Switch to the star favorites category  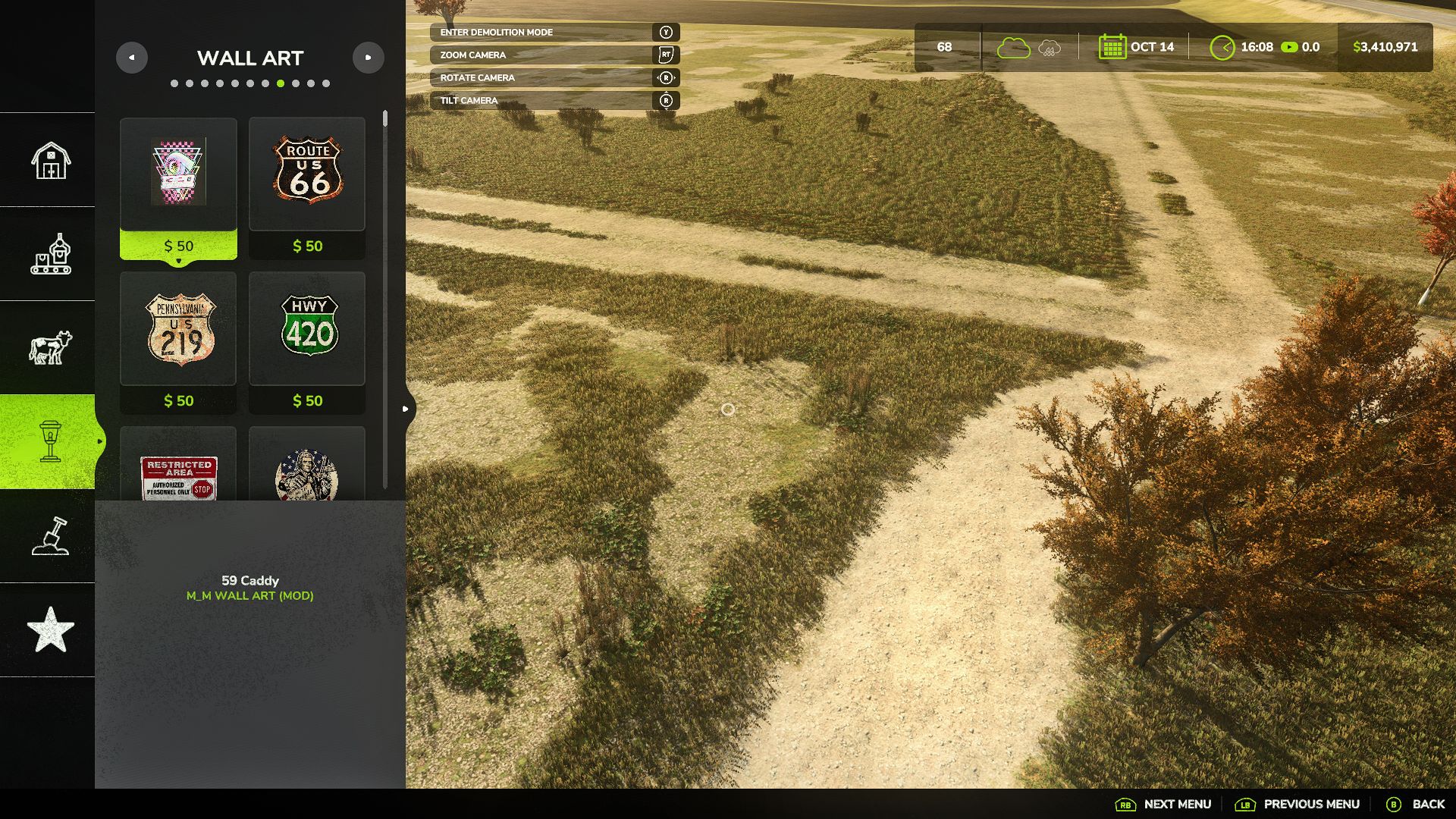(x=50, y=629)
